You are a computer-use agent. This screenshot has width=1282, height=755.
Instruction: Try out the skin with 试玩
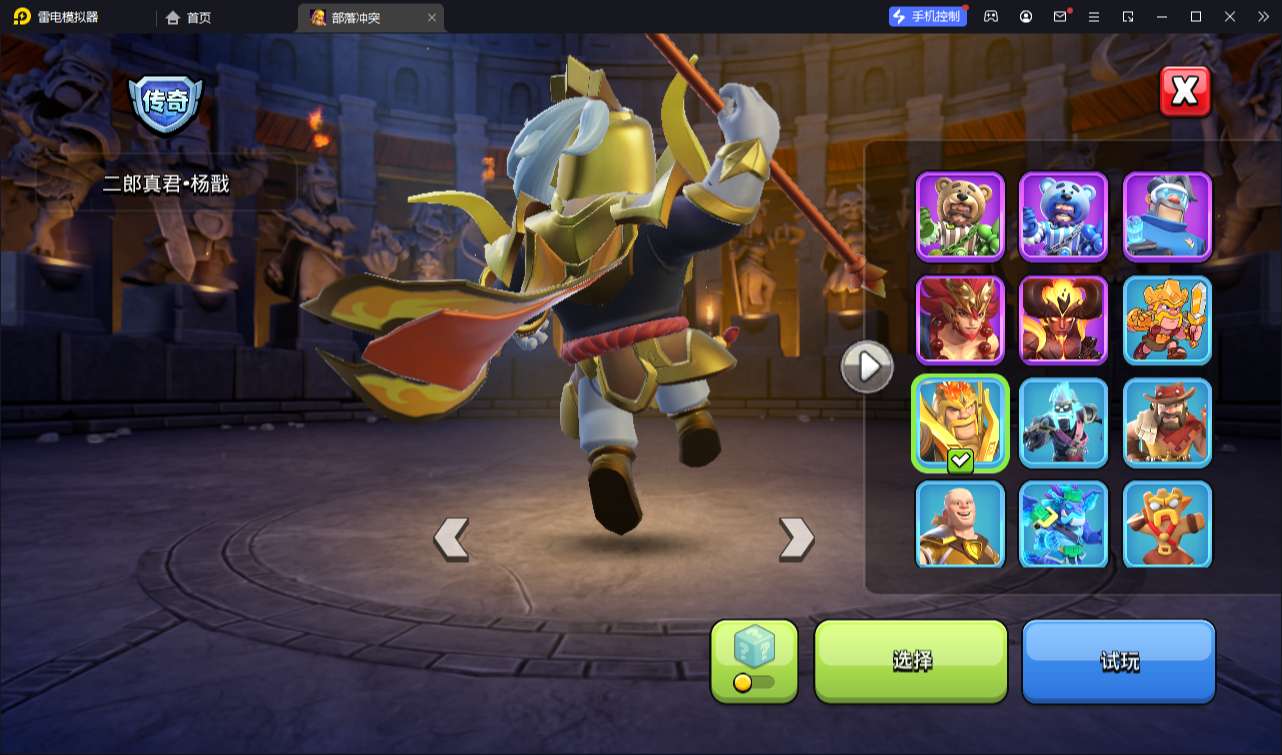pyautogui.click(x=1118, y=660)
